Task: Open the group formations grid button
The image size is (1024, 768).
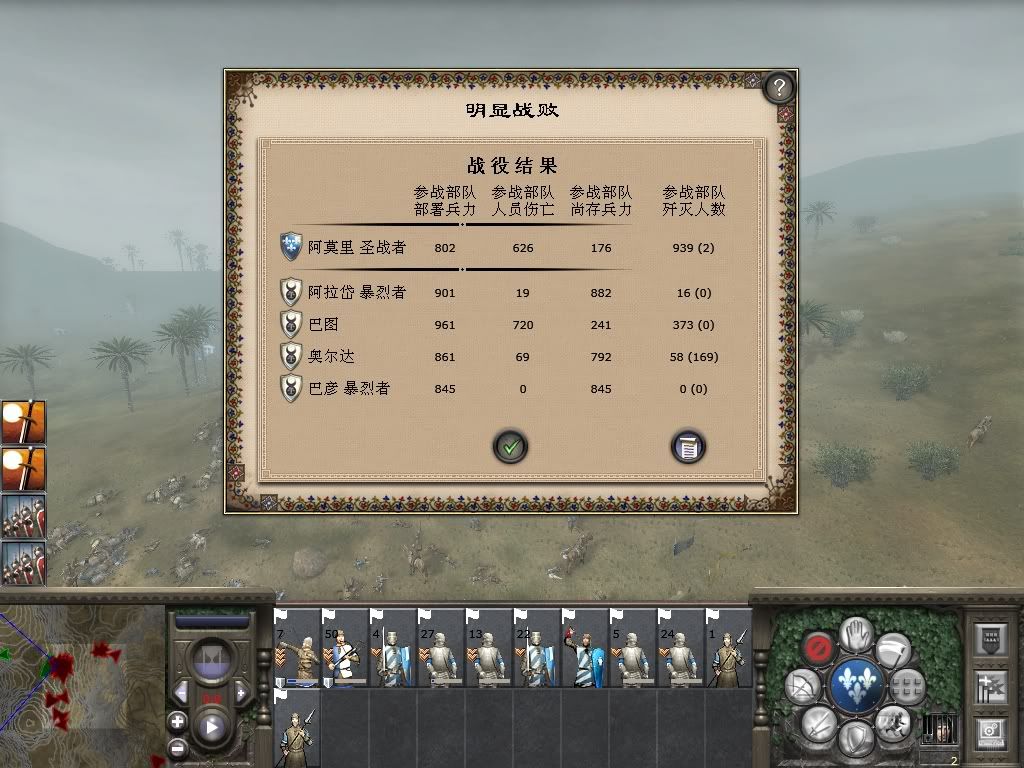Action: [x=907, y=686]
